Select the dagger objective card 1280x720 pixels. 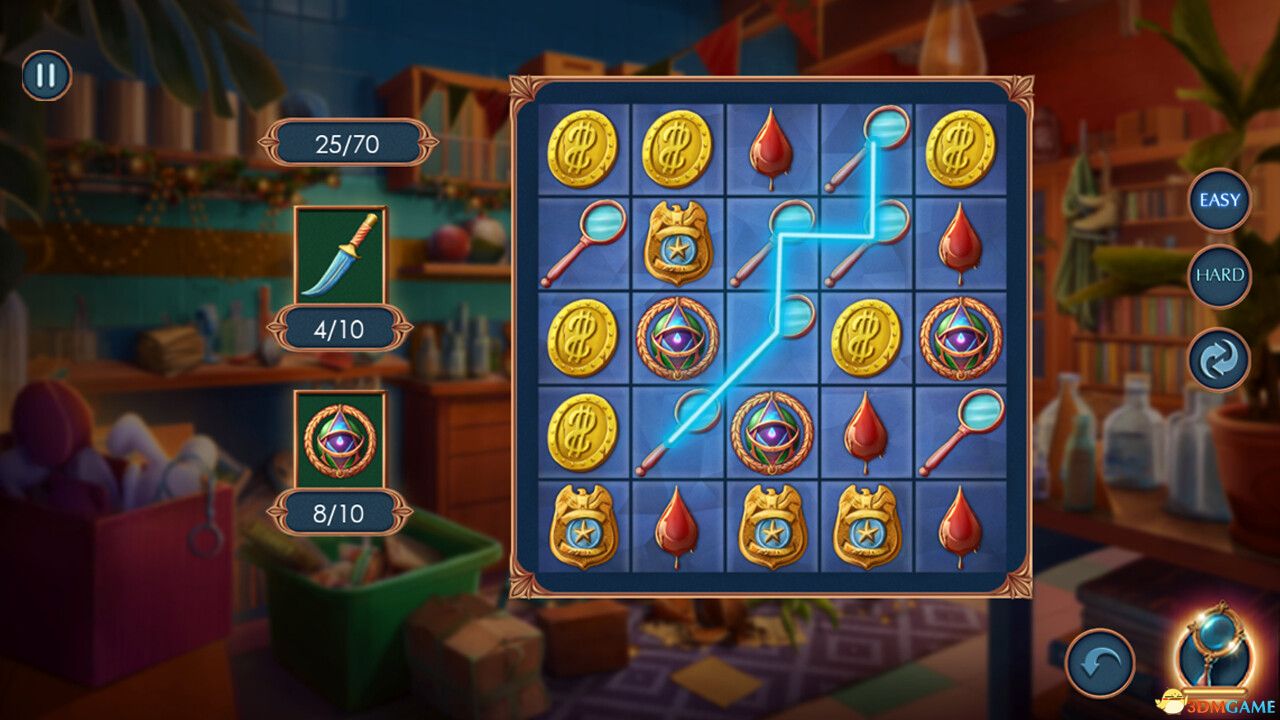pyautogui.click(x=340, y=256)
